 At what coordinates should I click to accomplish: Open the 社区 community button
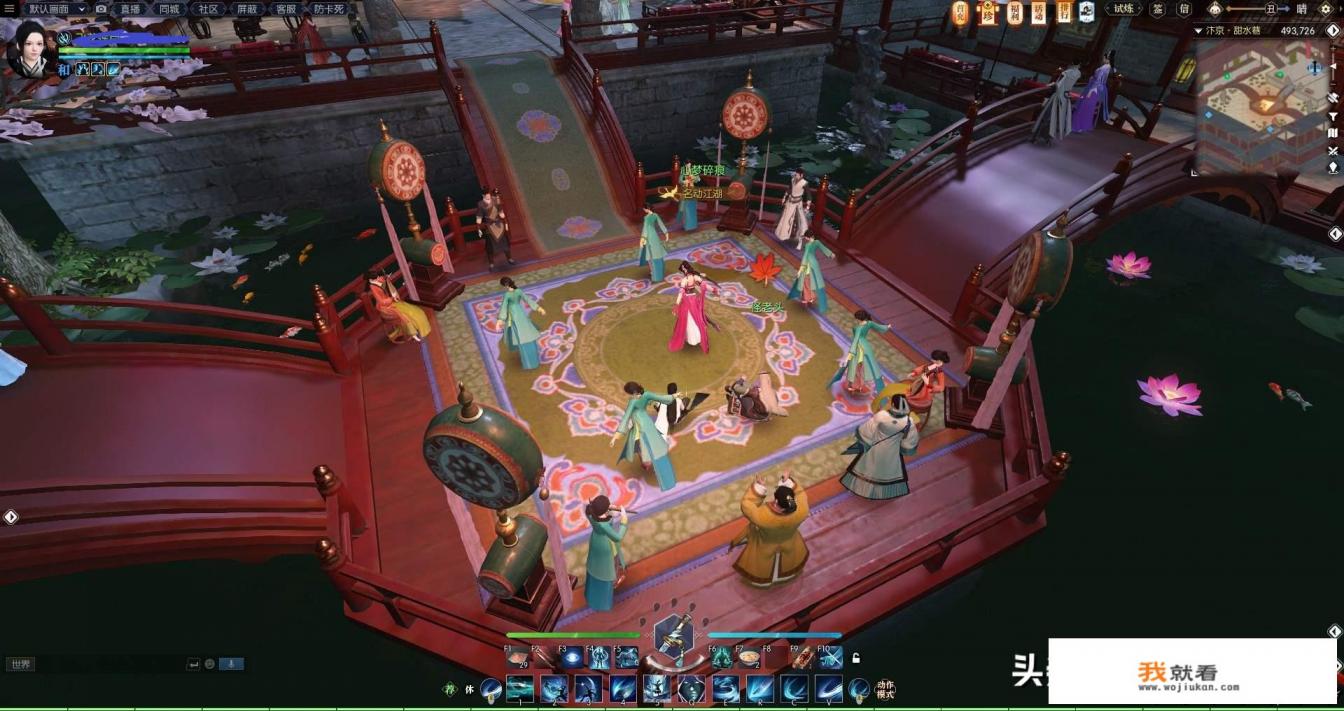click(208, 8)
